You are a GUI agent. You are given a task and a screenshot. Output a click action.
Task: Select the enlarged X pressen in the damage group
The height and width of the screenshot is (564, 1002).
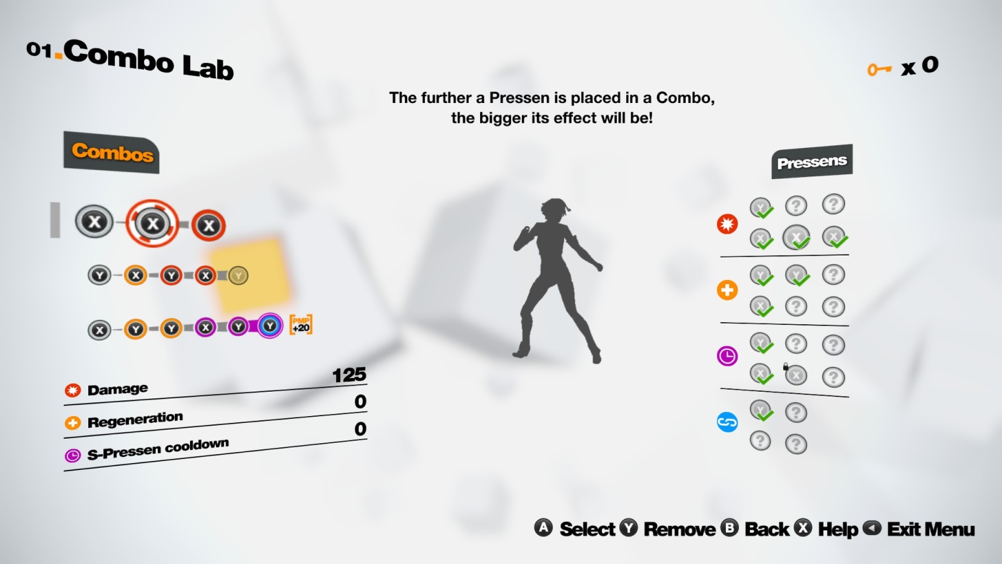(x=796, y=238)
